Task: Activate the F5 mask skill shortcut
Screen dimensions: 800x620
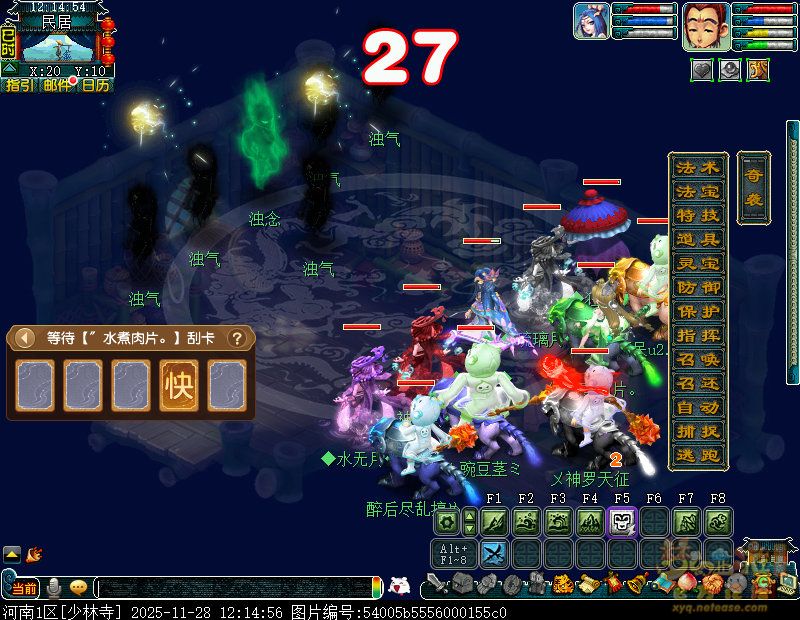Action: pyautogui.click(x=622, y=522)
